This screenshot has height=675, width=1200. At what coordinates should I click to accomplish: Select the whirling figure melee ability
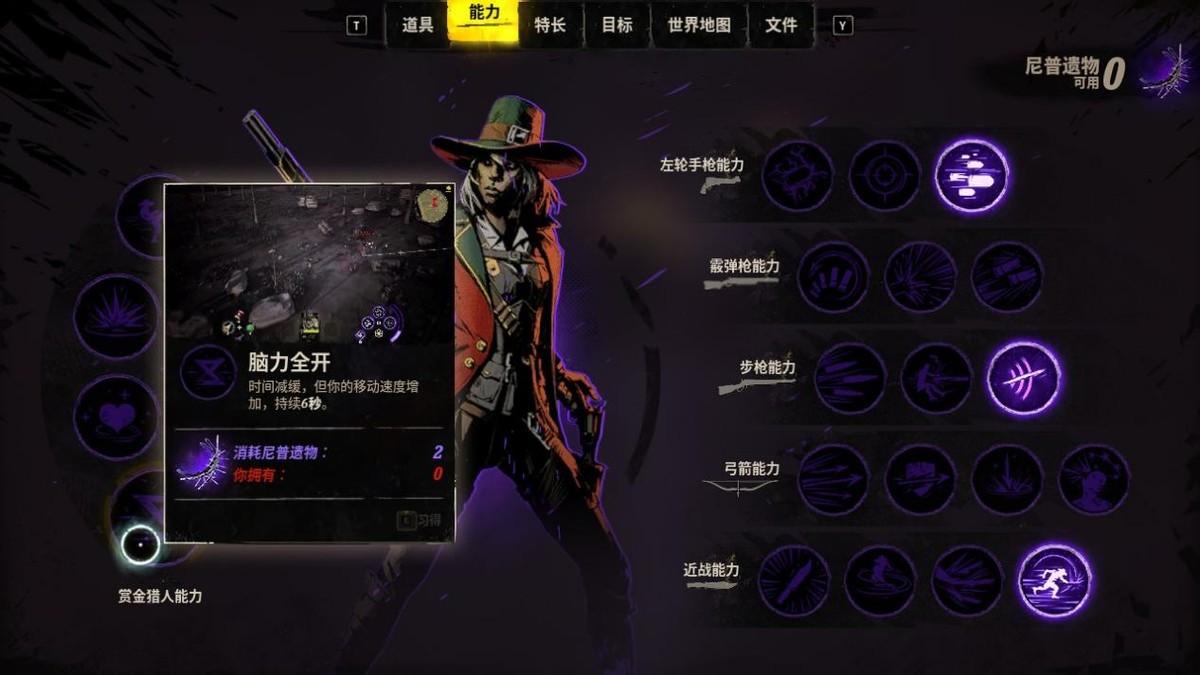tap(881, 581)
